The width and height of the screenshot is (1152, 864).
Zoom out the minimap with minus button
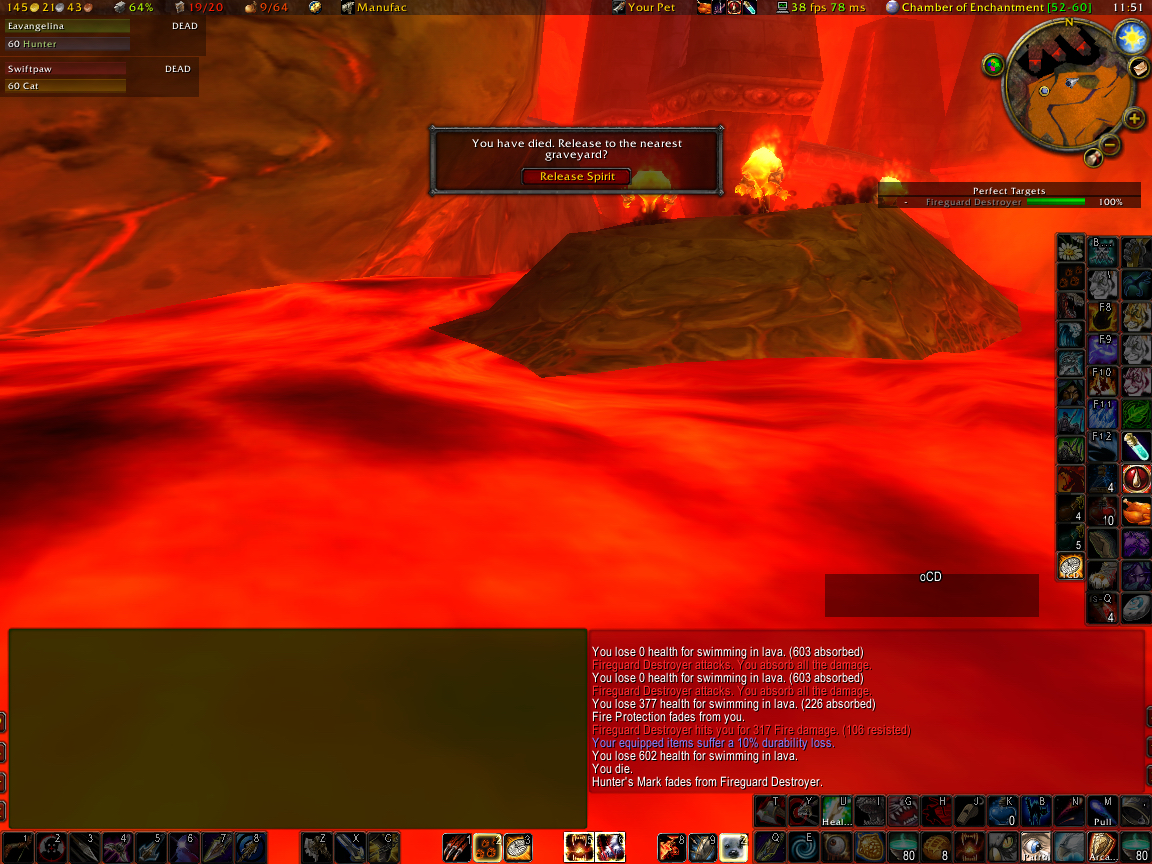coord(1110,146)
